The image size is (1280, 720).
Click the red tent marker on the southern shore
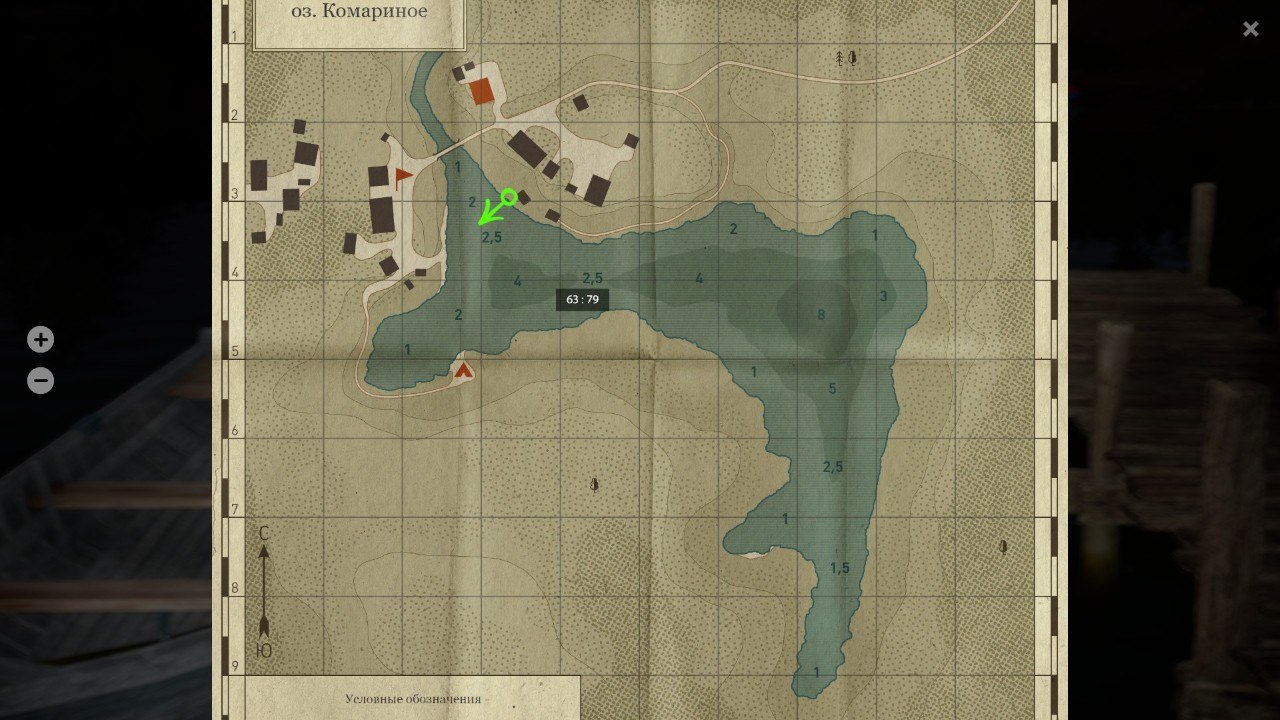coord(463,369)
